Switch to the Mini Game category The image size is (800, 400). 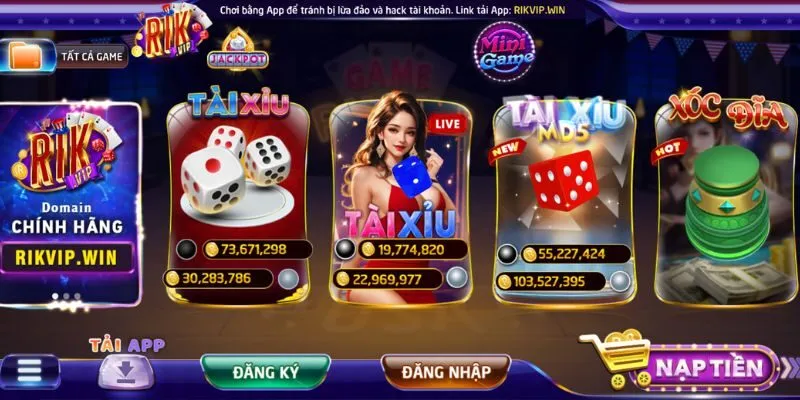(503, 49)
